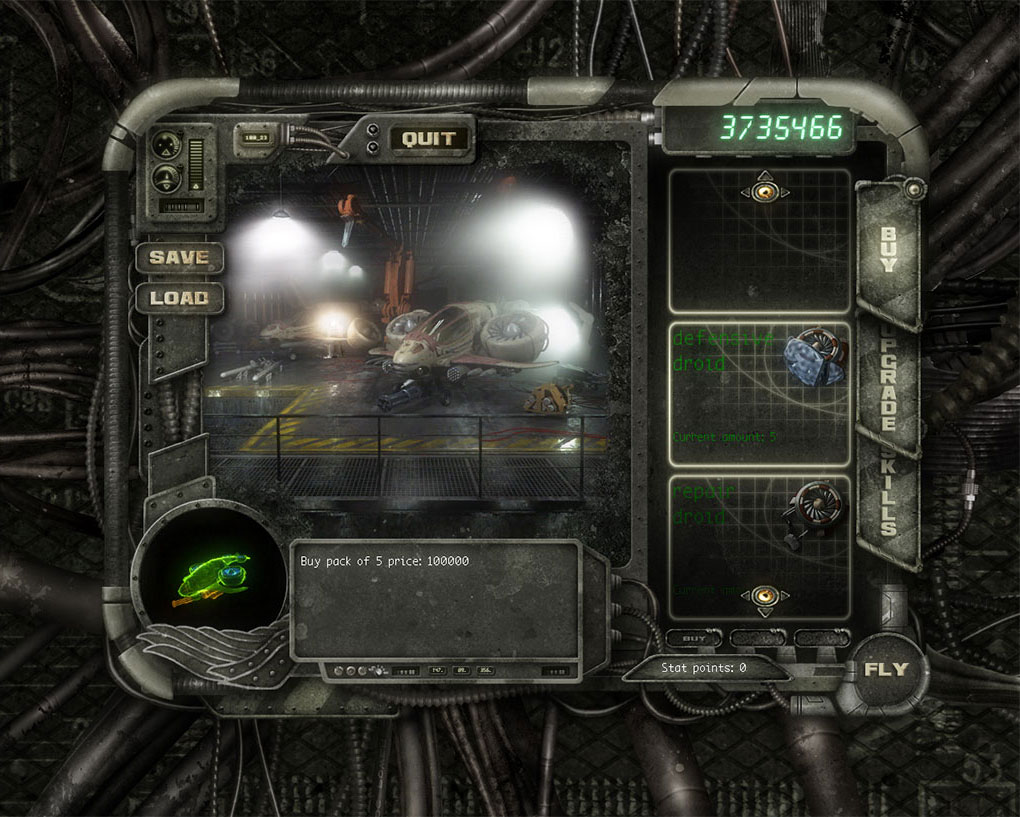The image size is (1020, 817).
Task: Save the game progress
Action: 179,257
